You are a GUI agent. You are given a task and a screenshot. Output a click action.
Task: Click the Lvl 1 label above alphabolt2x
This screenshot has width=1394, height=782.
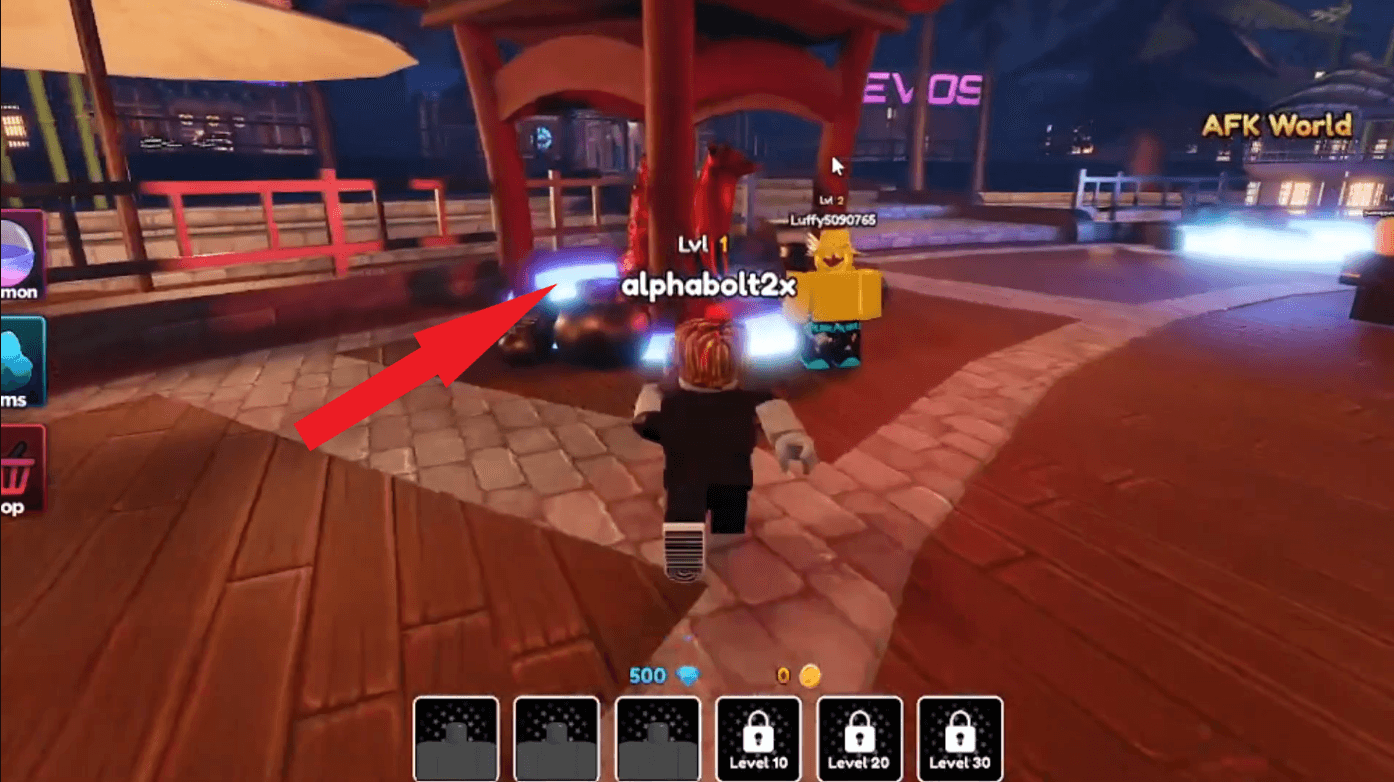tap(702, 243)
